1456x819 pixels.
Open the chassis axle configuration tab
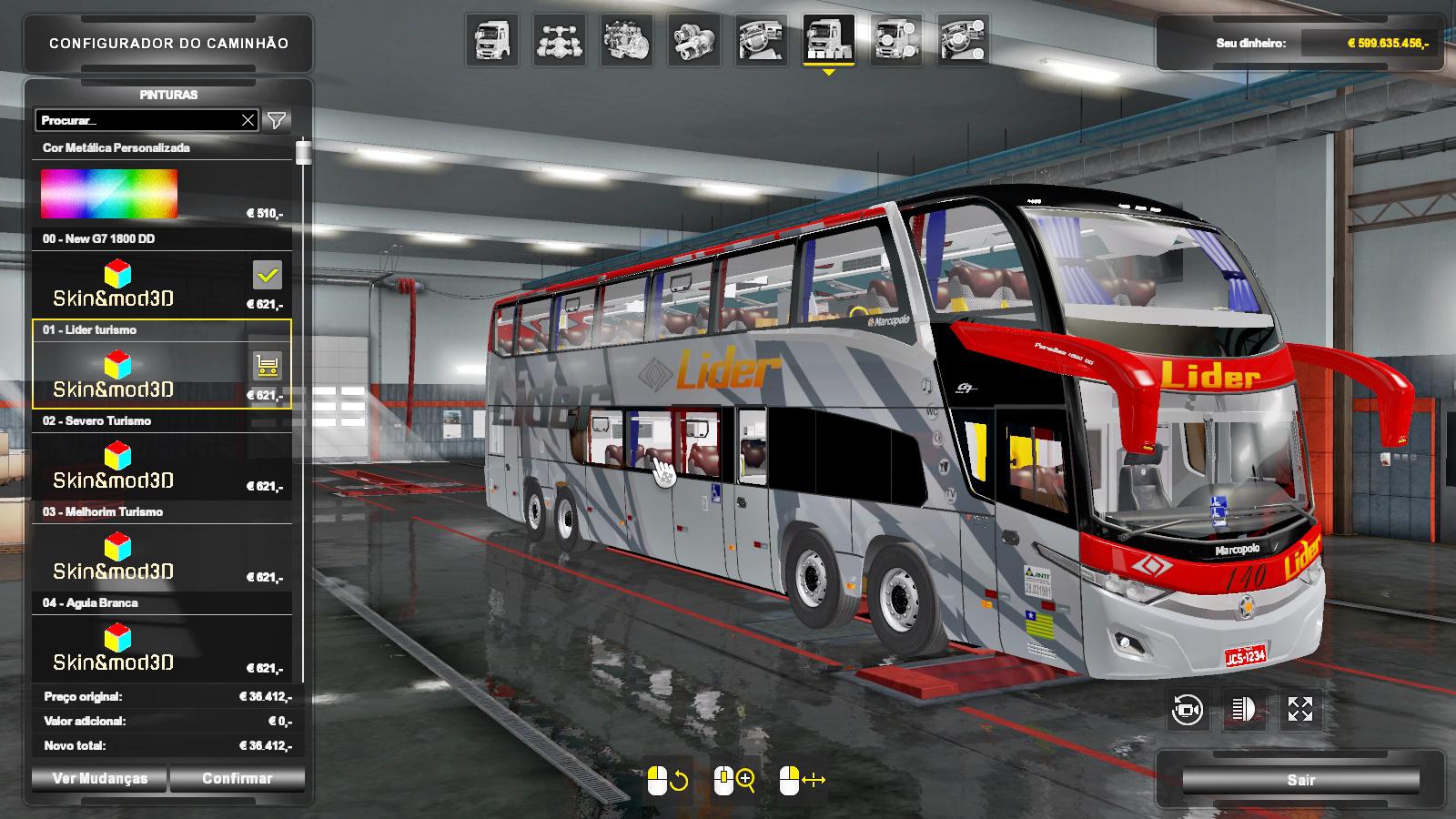click(x=560, y=41)
